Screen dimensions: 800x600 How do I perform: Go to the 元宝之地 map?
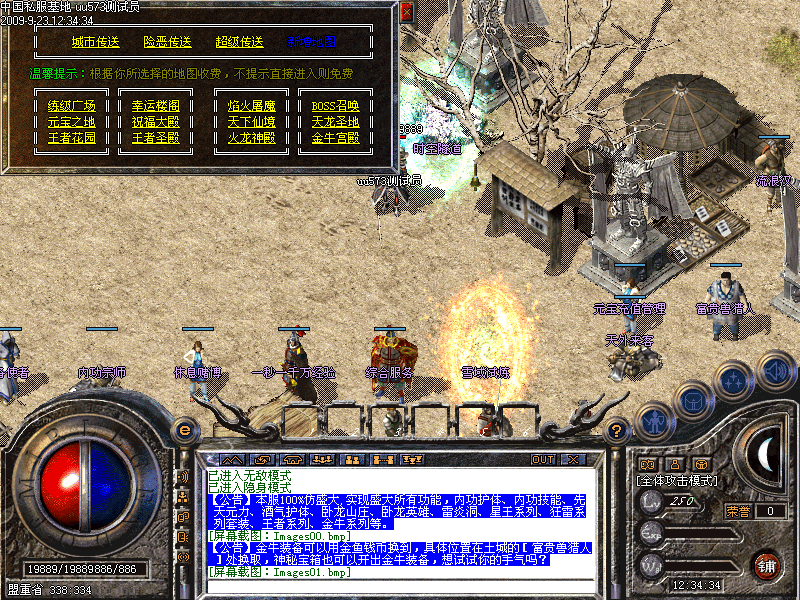[72, 122]
